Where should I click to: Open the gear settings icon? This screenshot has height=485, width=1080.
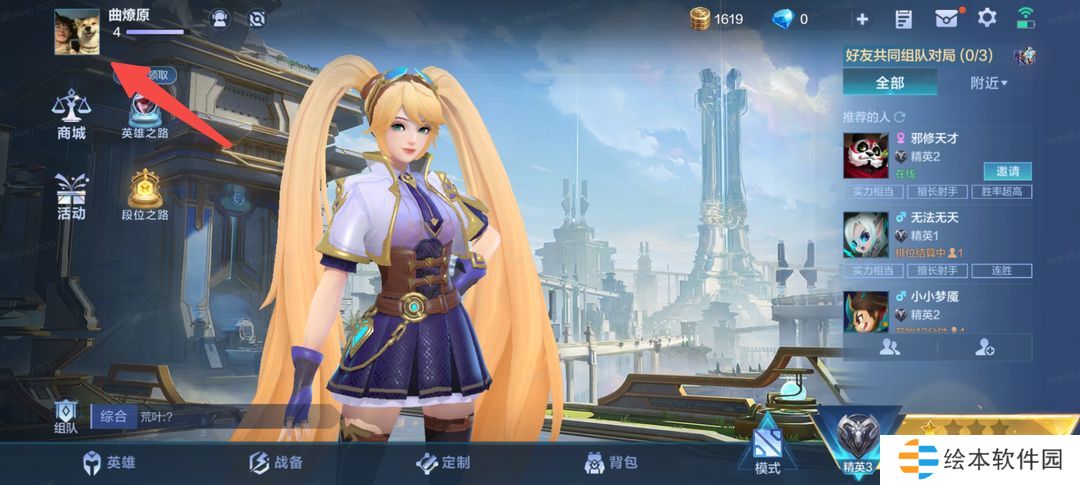[987, 18]
